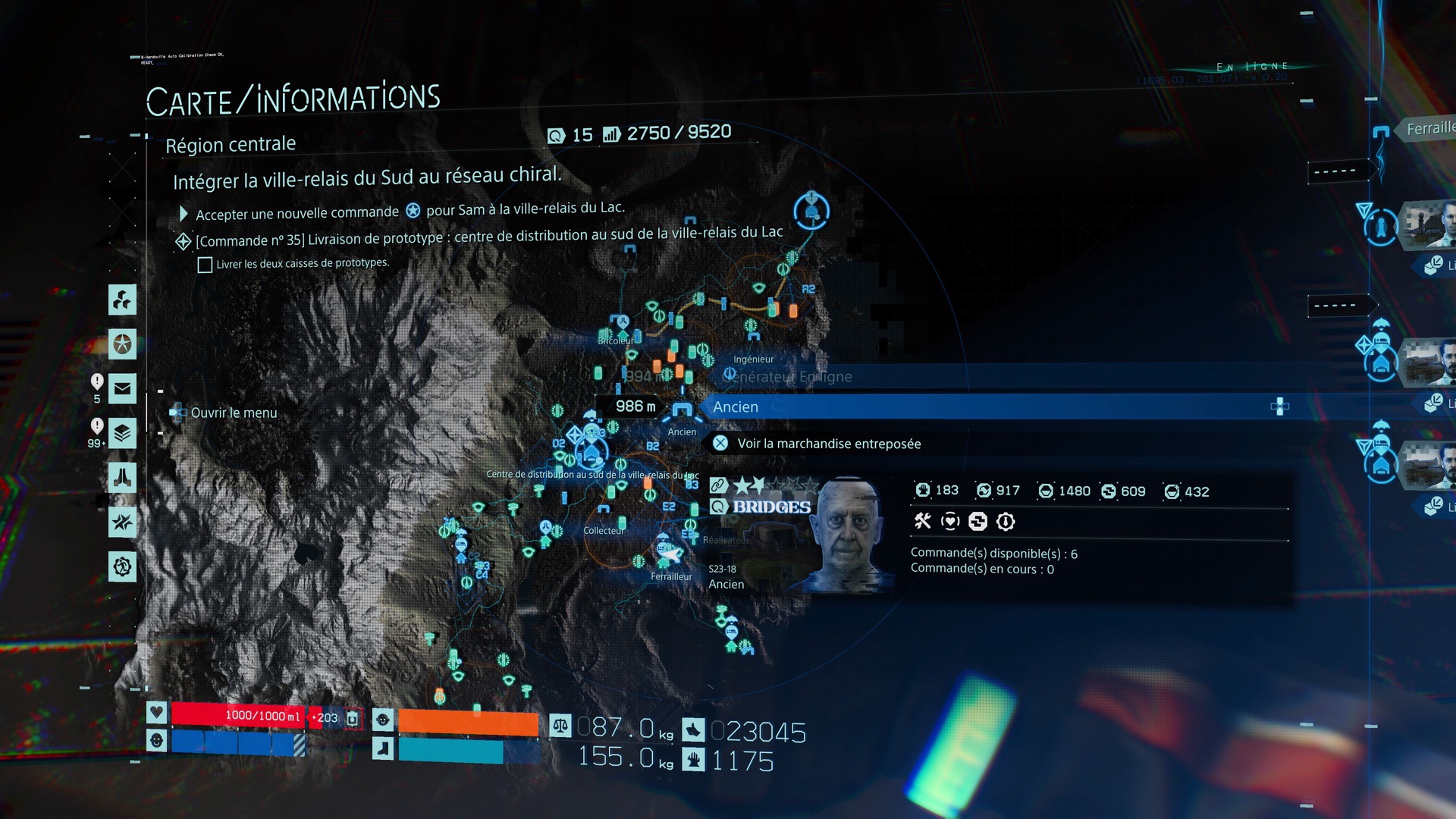Select the praying hands sidebar icon
Screen dimensions: 1456x819
(122, 478)
